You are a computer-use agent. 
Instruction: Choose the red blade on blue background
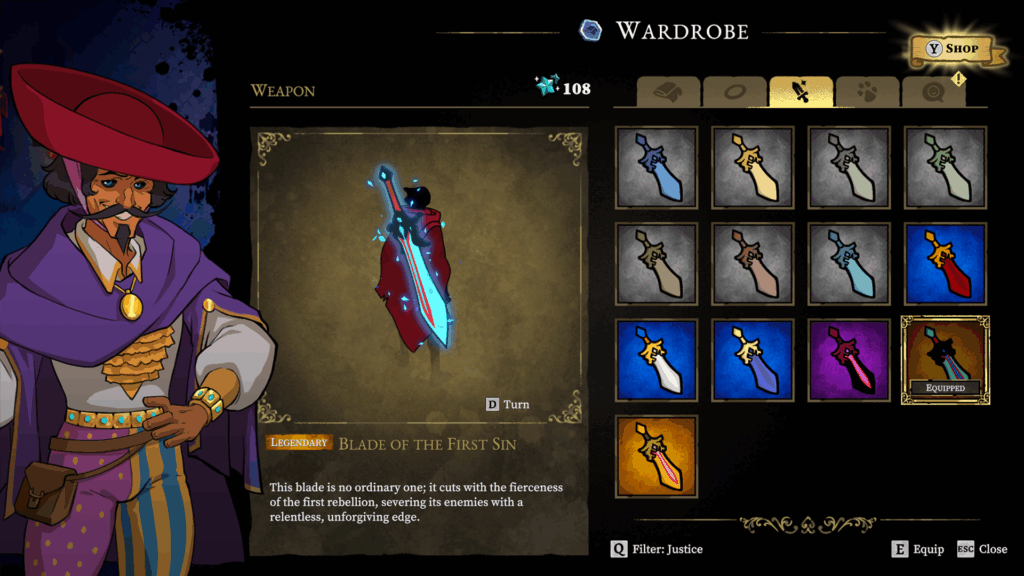click(945, 263)
